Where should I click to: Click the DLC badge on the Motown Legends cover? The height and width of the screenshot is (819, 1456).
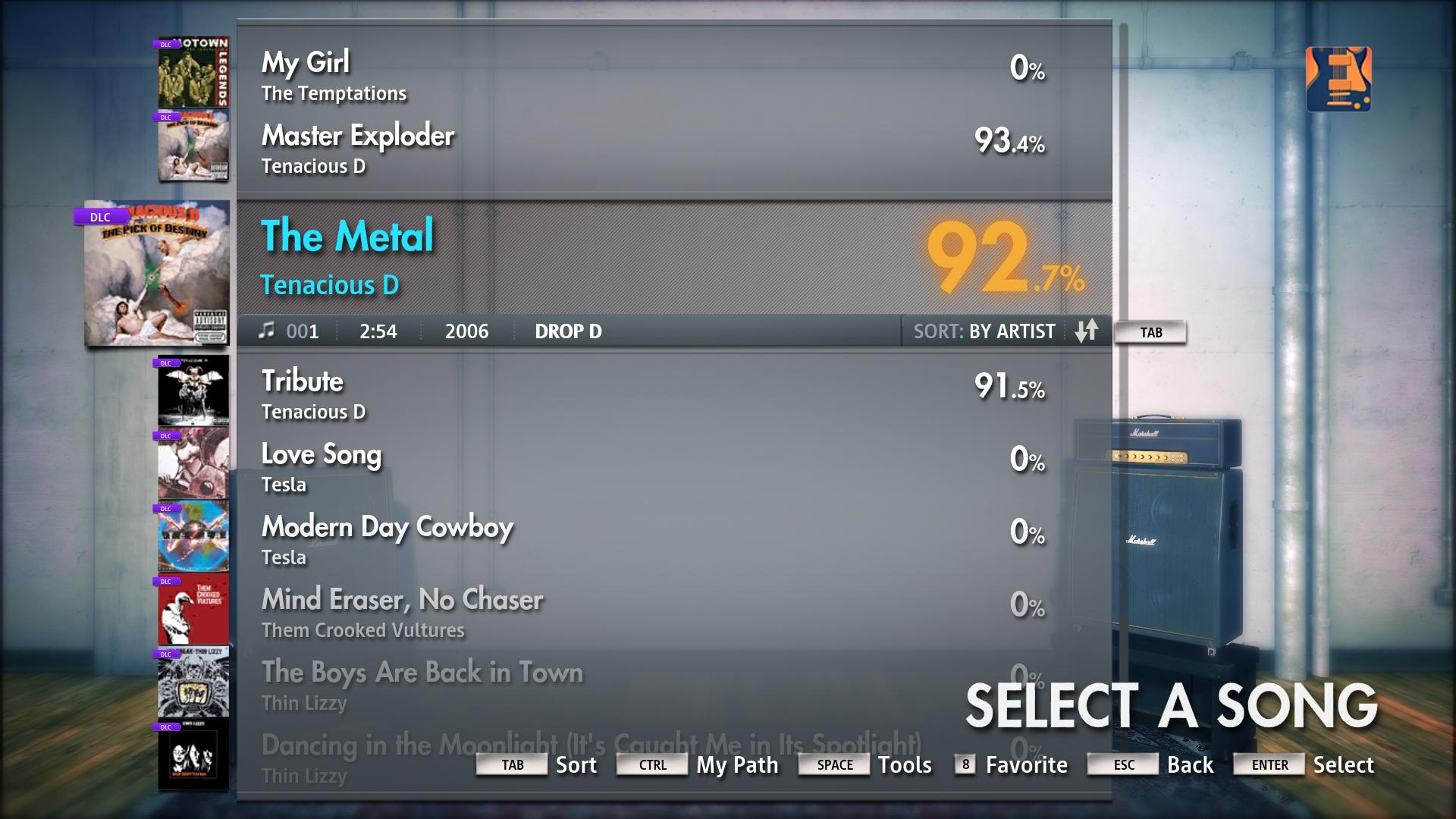168,43
